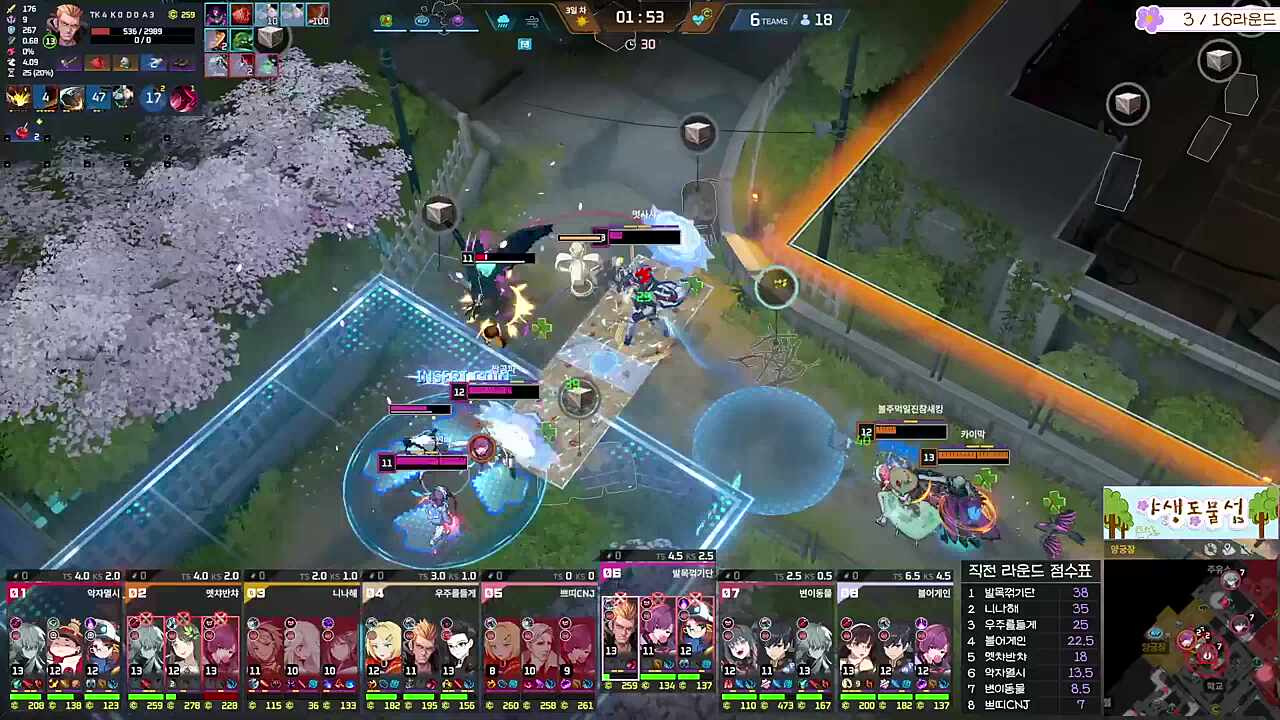Collapse the 직전 라운드 점수표 scoreboard panel

(x=1032, y=570)
